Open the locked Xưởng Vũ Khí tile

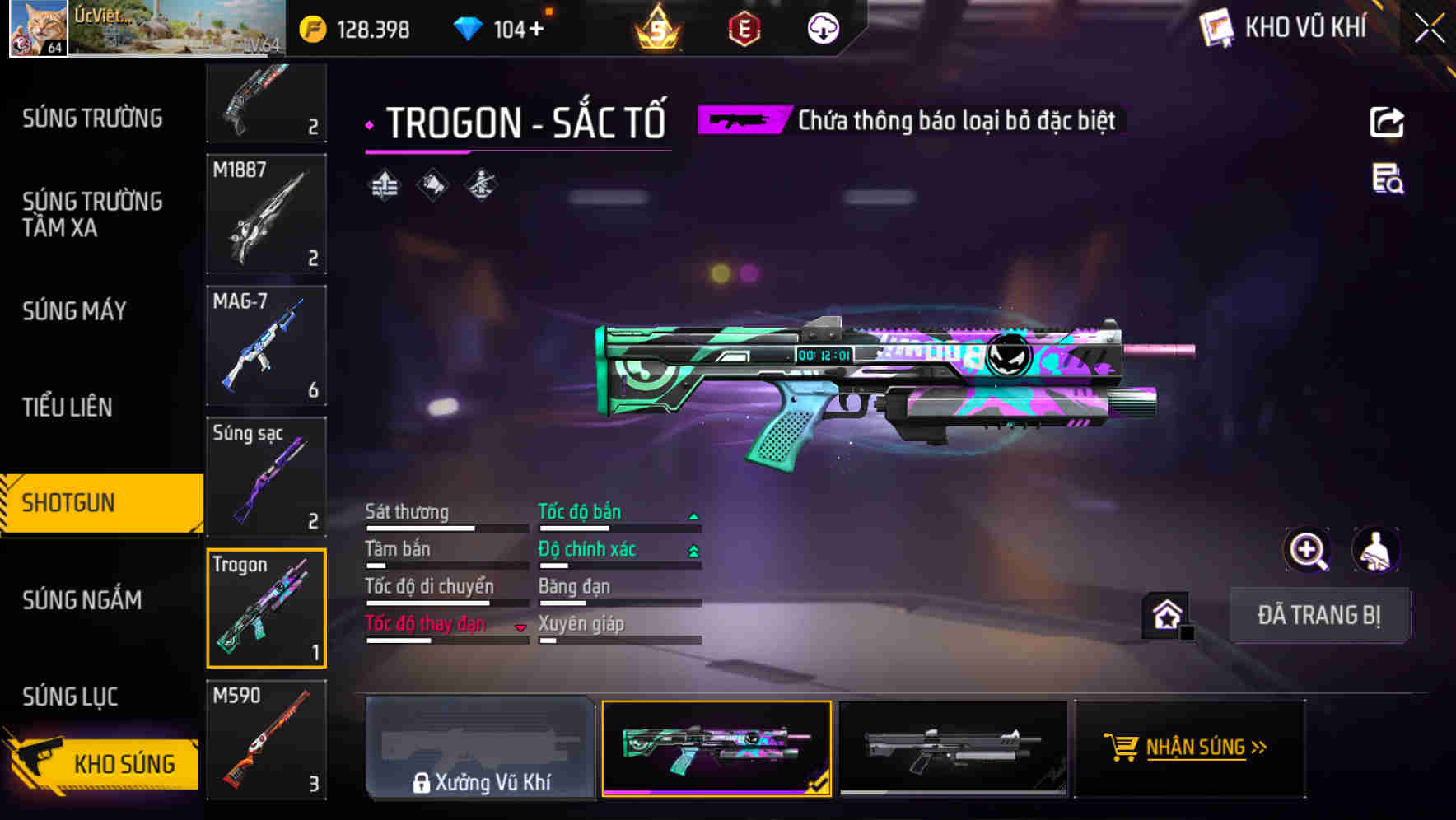click(480, 748)
